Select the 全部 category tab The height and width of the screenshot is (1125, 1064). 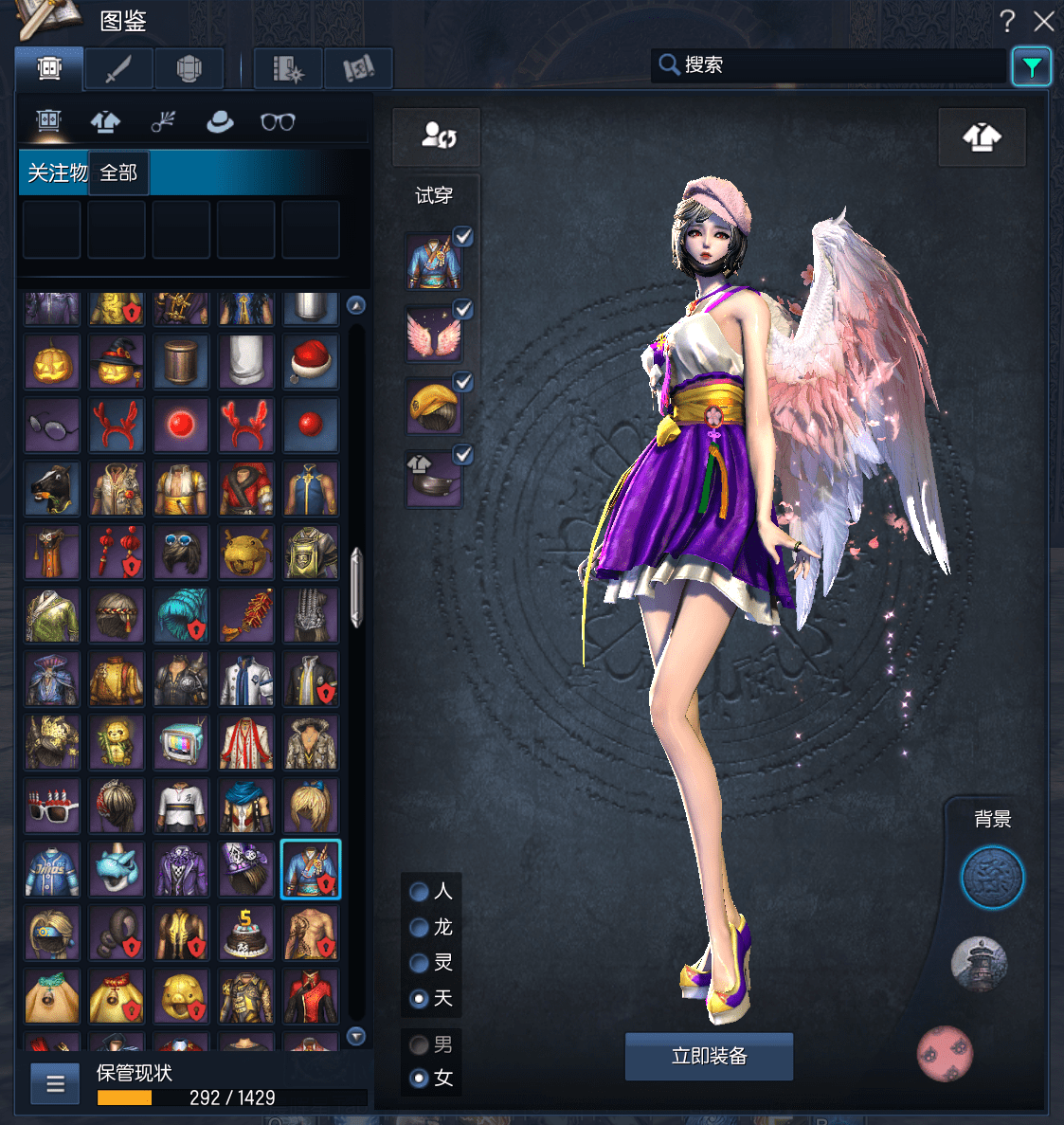pos(118,172)
